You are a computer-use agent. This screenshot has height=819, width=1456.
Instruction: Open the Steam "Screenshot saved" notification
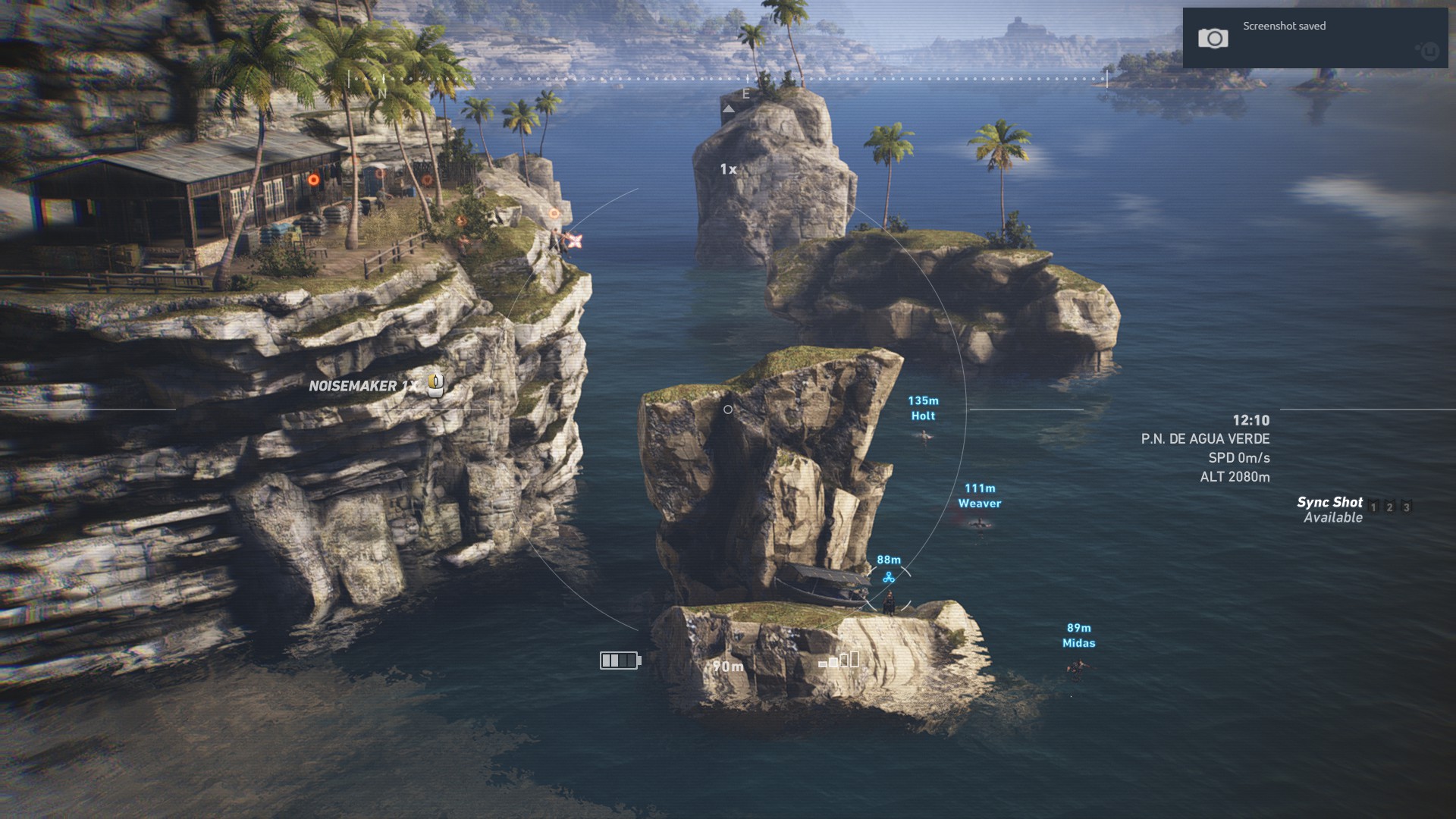[x=1315, y=38]
